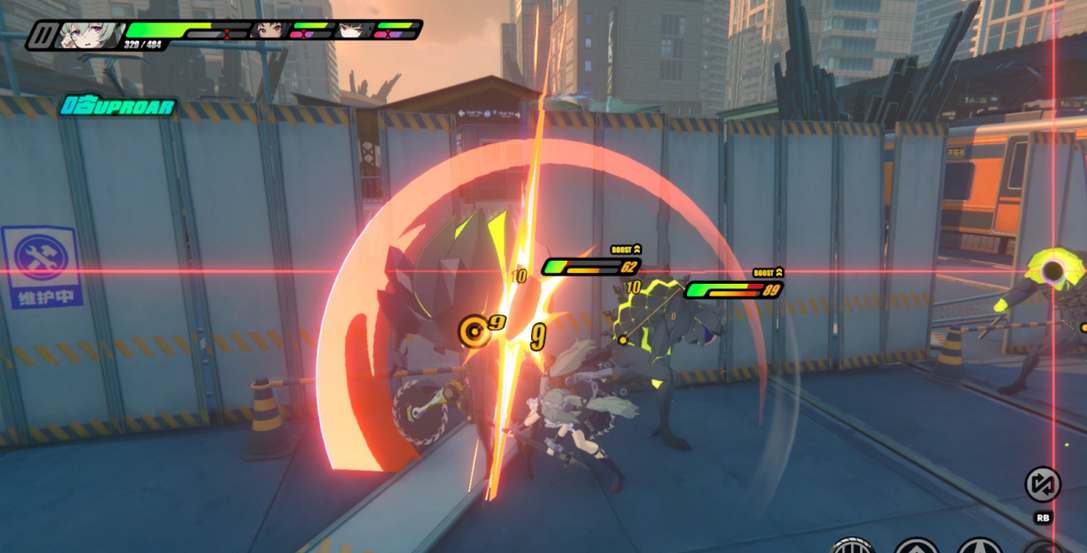Select the white-haired active character portrait
1087x553 pixels.
coord(92,34)
